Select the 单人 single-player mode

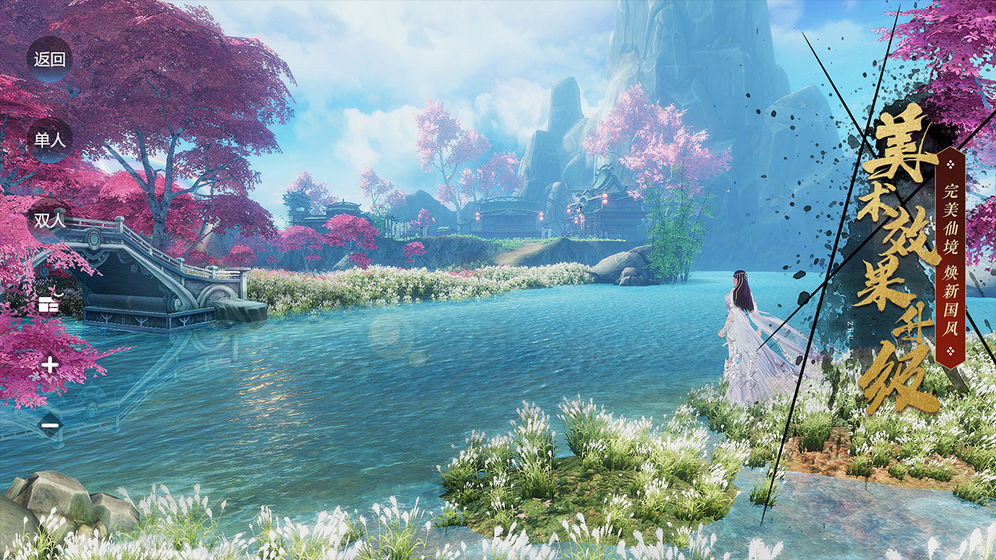[49, 140]
